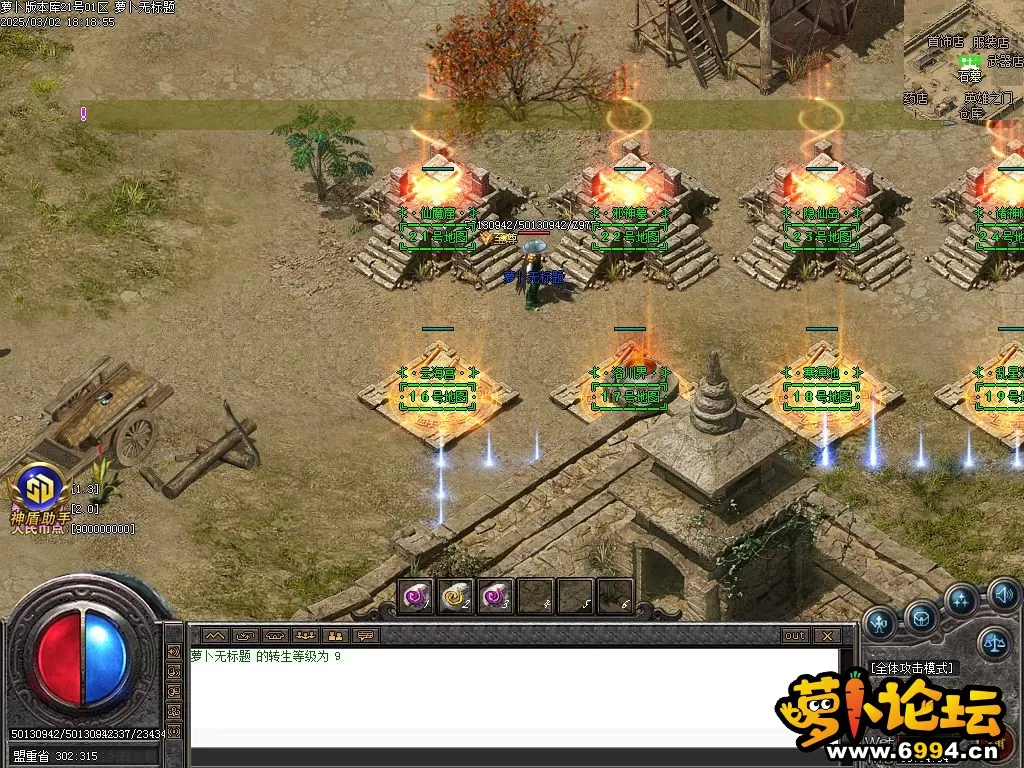Open the two-person group chat bar button
Screen dimensions: 1024x768
point(336,635)
